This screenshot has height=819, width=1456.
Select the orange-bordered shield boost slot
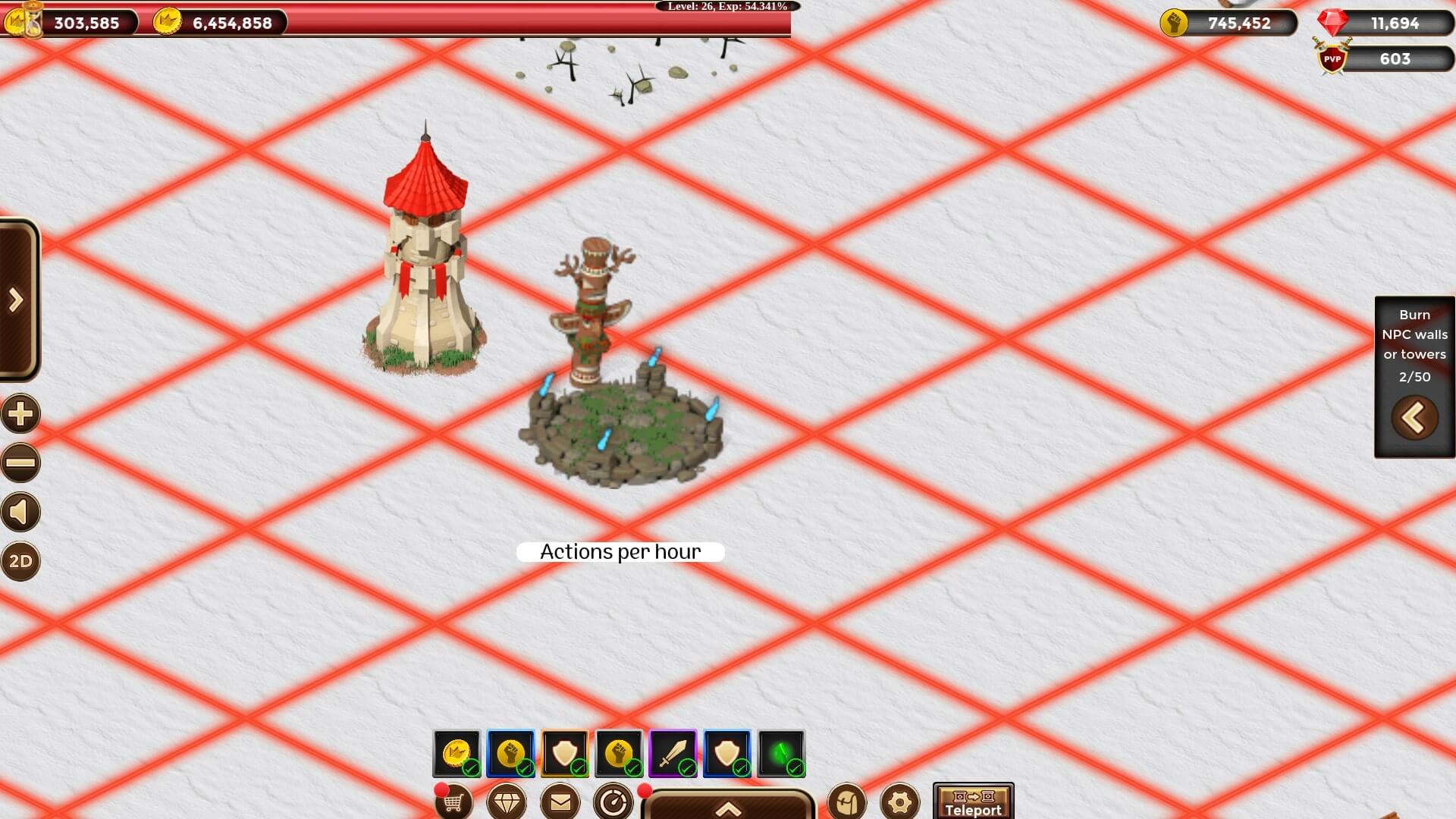tap(565, 753)
